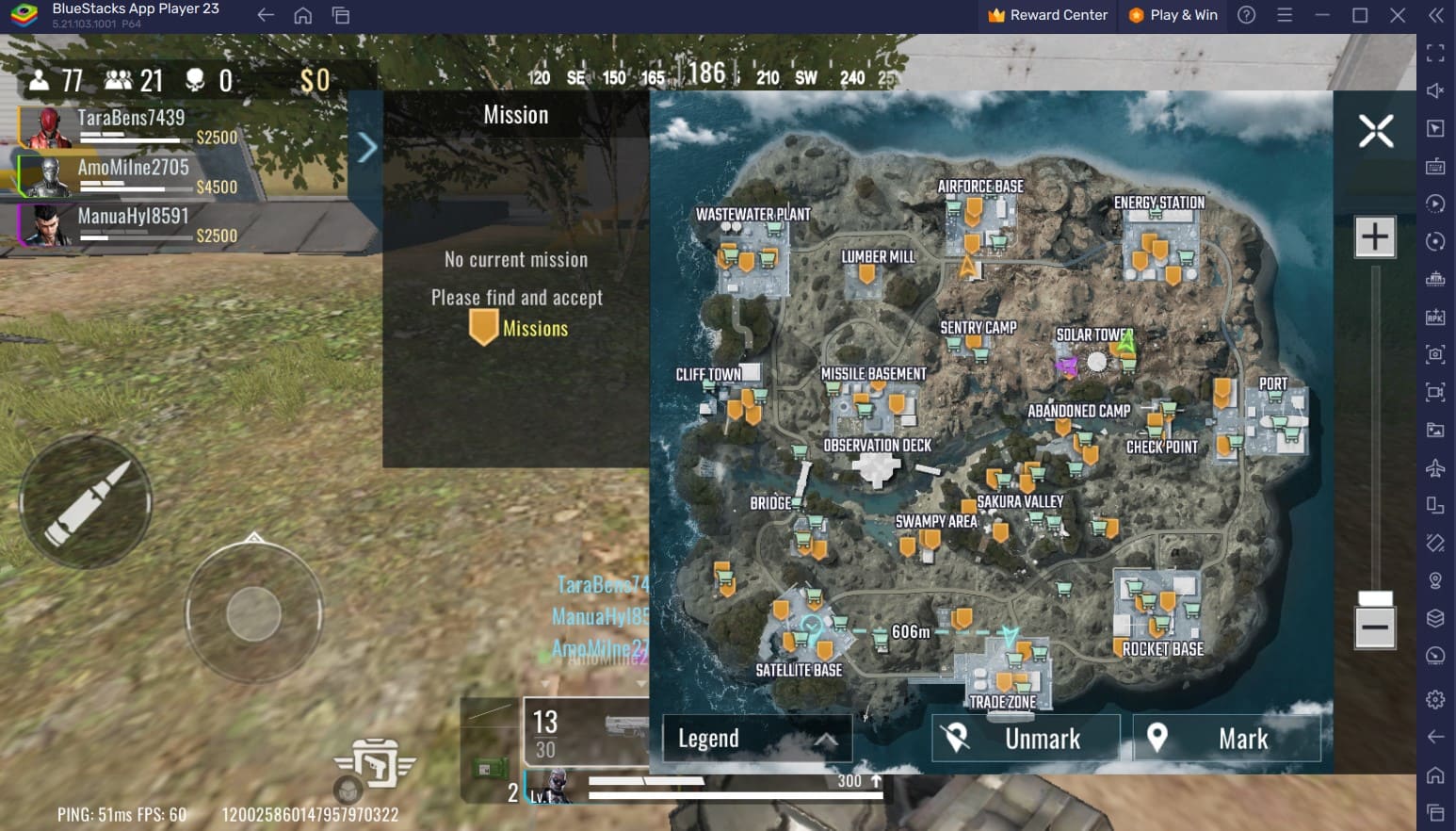
Task: Select the Energy Station location on map
Action: [1158, 203]
